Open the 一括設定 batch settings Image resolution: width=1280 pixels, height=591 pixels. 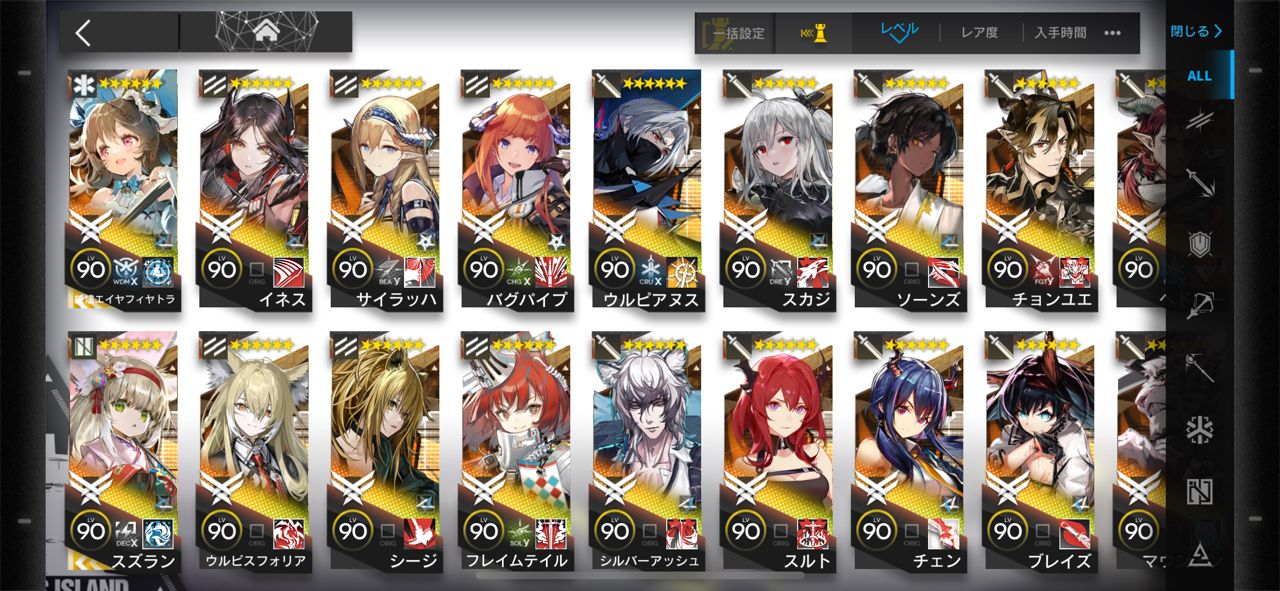(x=737, y=33)
